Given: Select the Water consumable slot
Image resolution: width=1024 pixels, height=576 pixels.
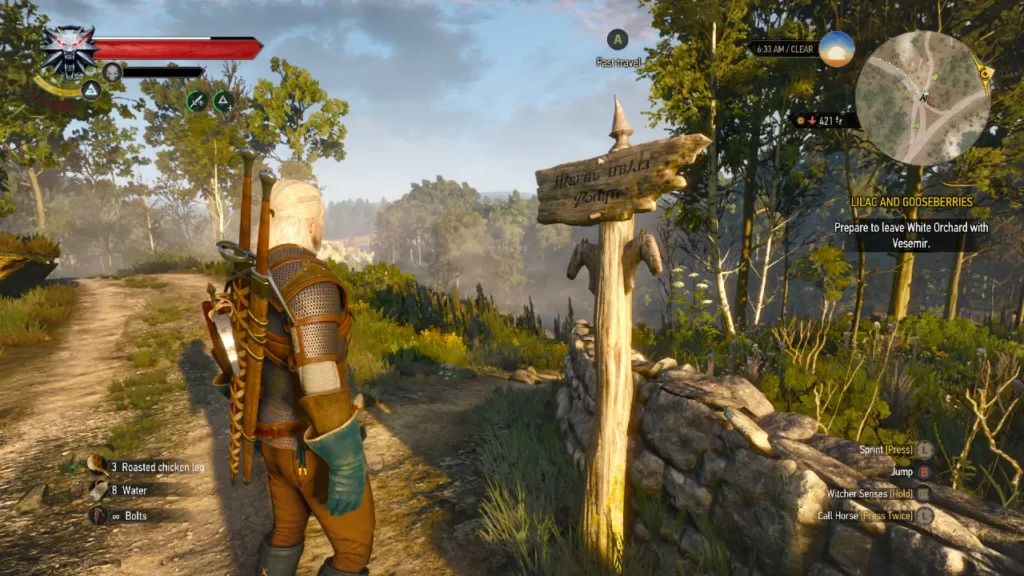Looking at the screenshot, I should 98,490.
